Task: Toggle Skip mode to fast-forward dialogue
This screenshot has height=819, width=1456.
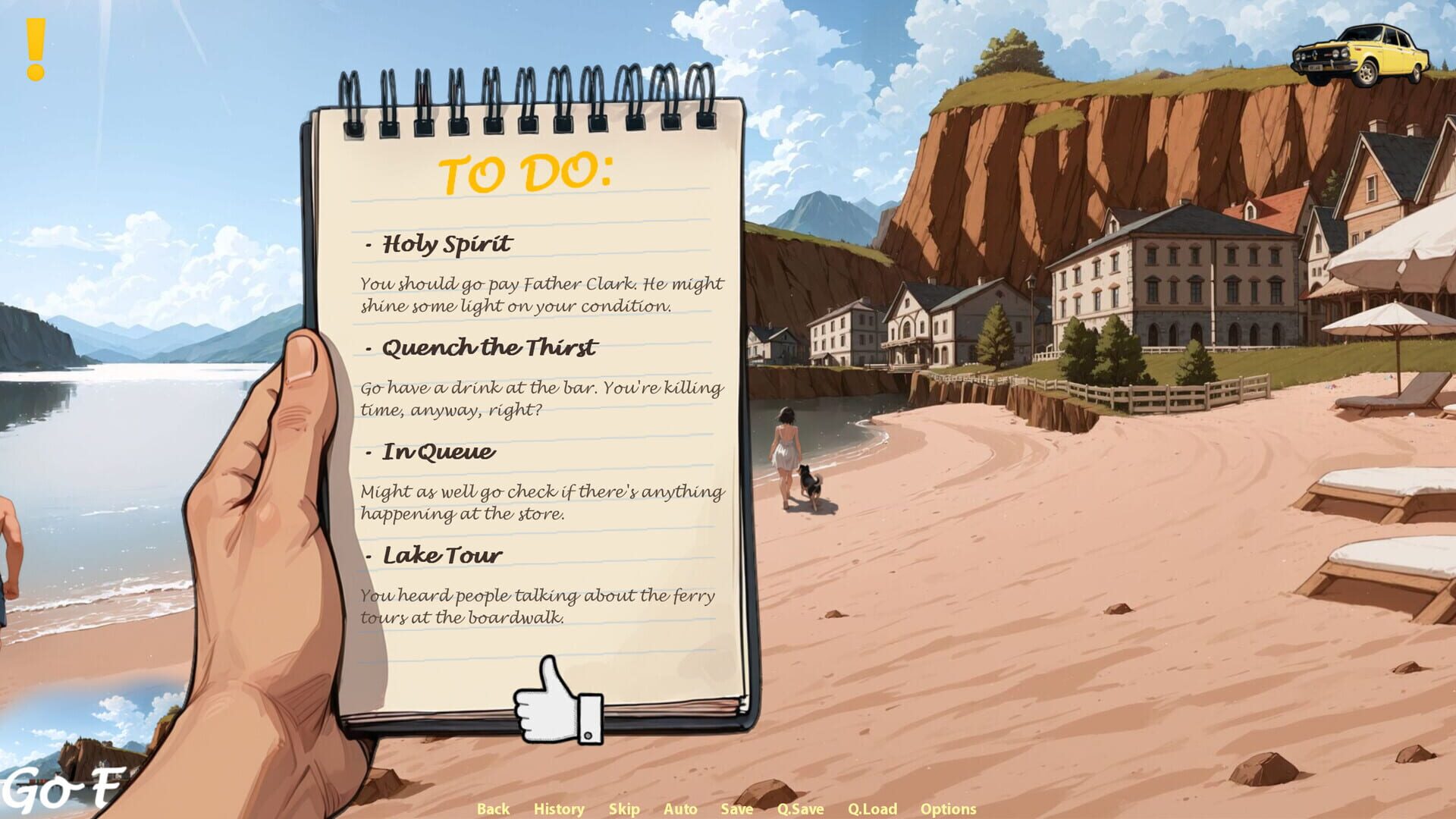Action: tap(623, 808)
